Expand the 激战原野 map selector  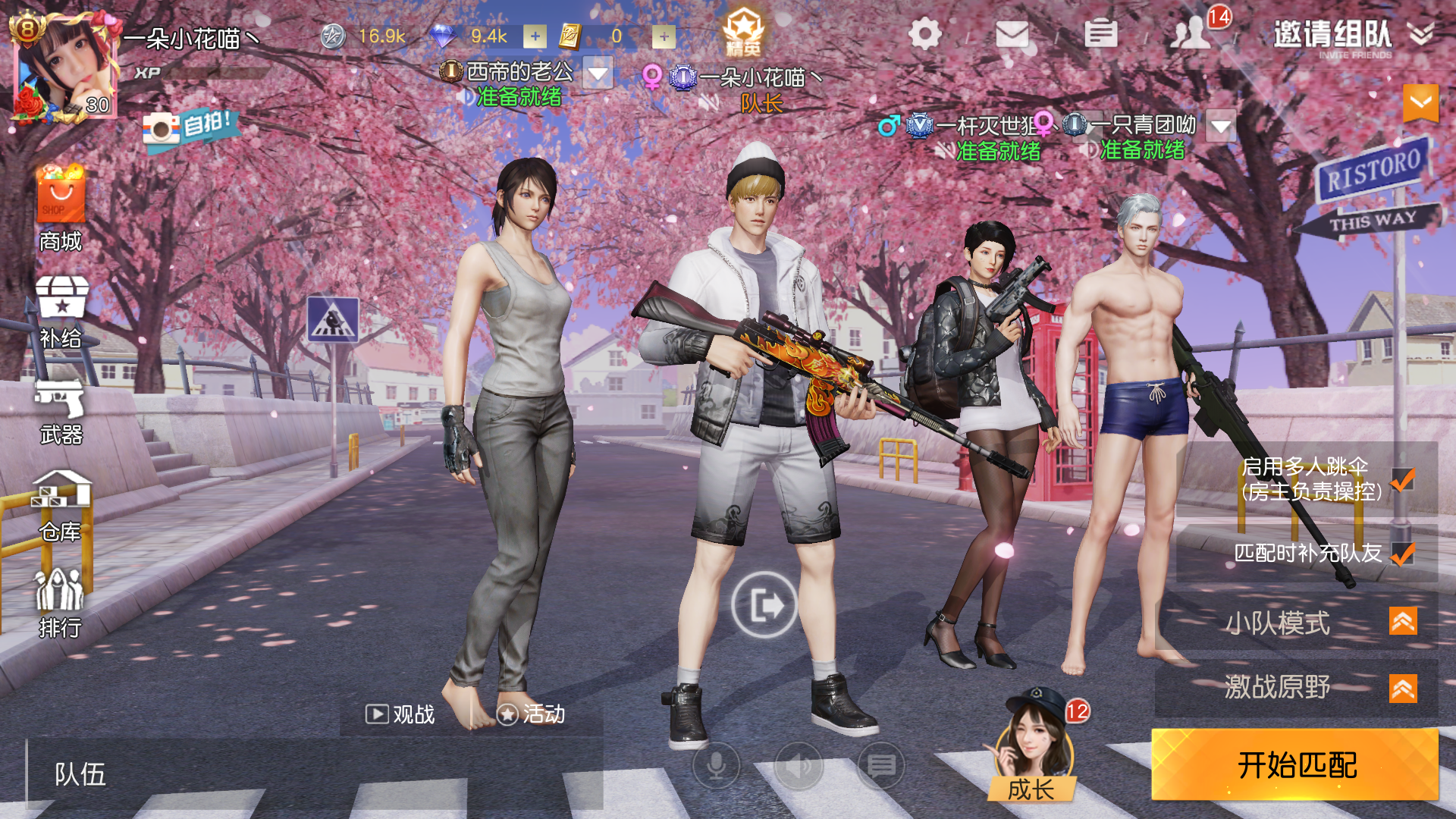pos(1402,689)
